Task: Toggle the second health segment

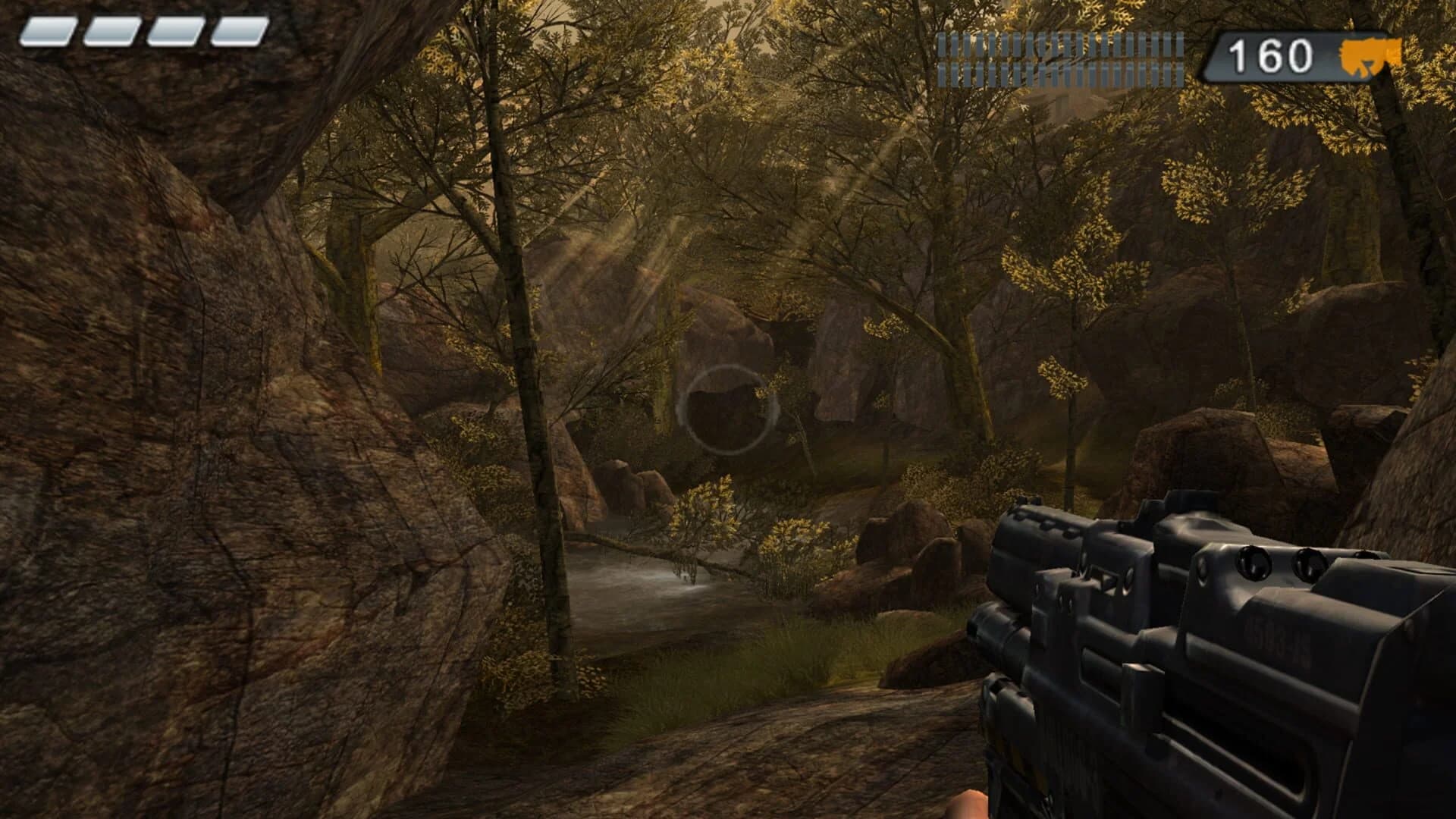Action: [112, 30]
